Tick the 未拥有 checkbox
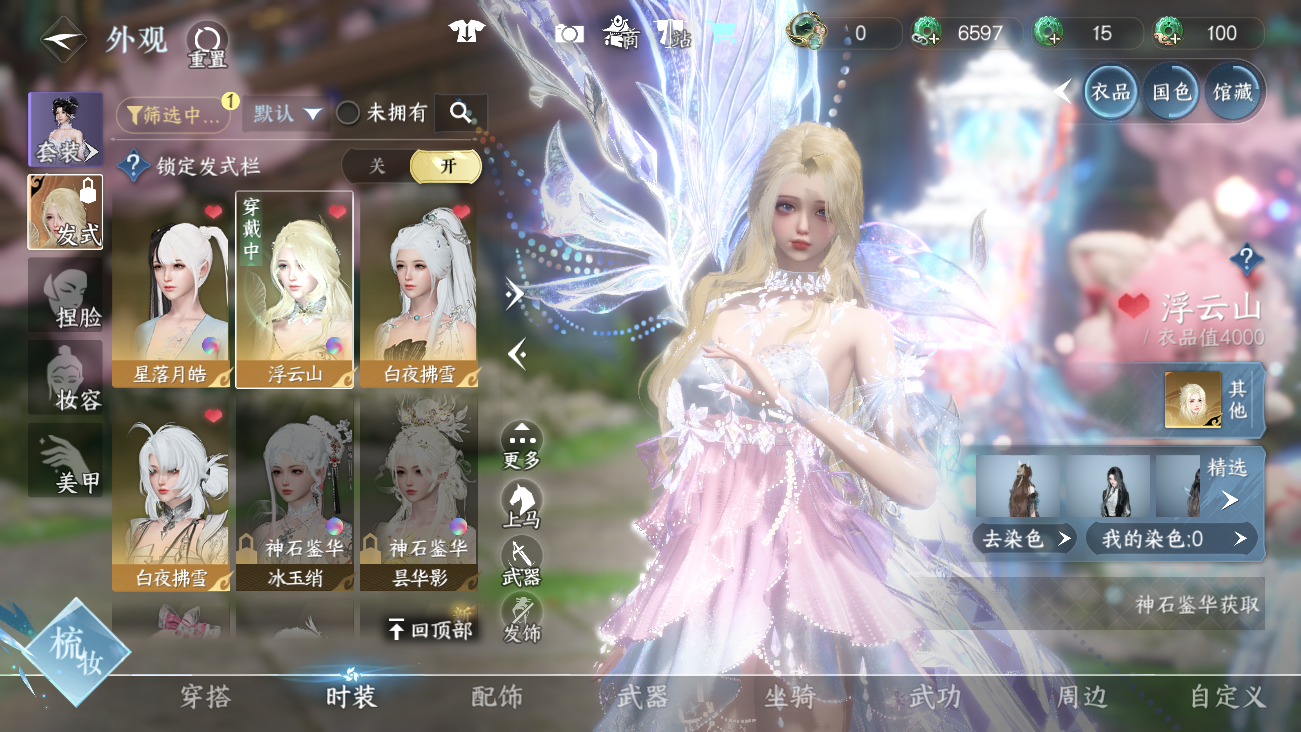This screenshot has width=1301, height=732. [x=348, y=114]
